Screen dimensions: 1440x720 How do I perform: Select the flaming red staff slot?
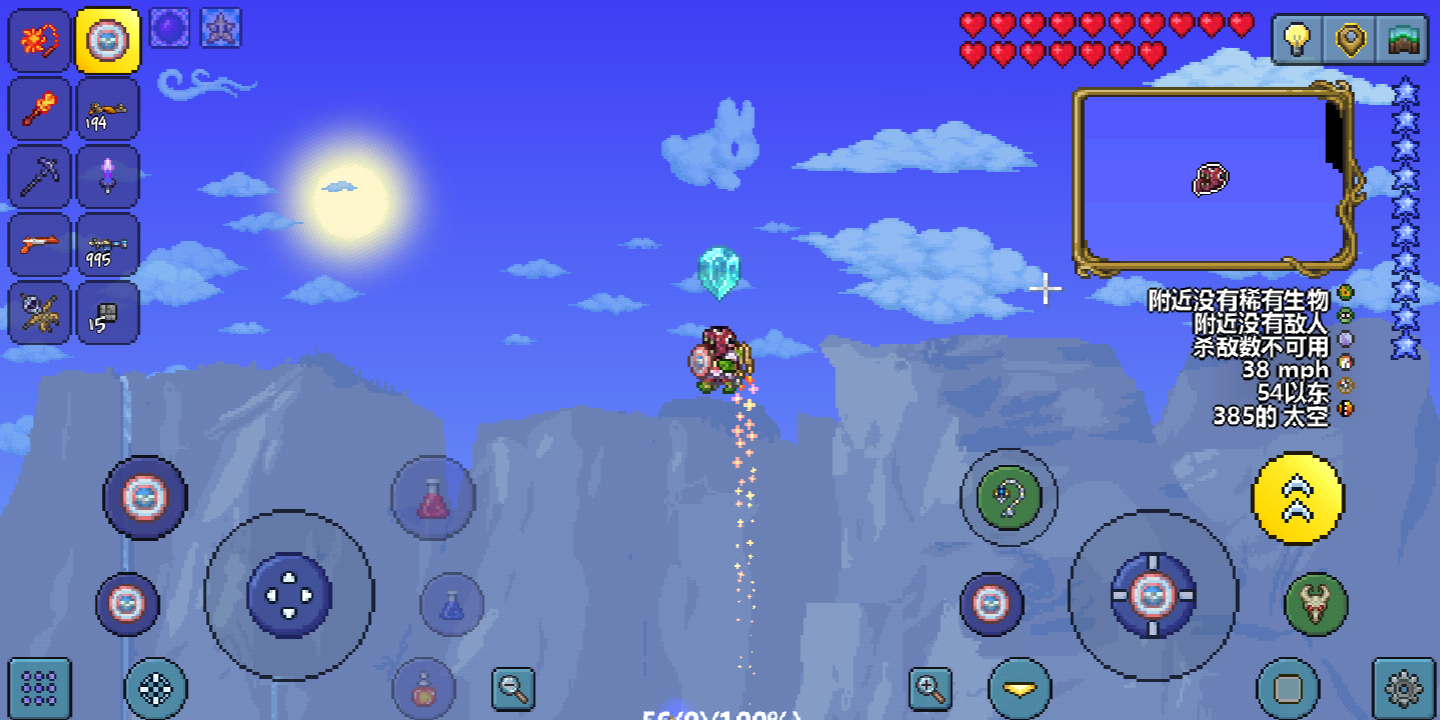[x=39, y=109]
